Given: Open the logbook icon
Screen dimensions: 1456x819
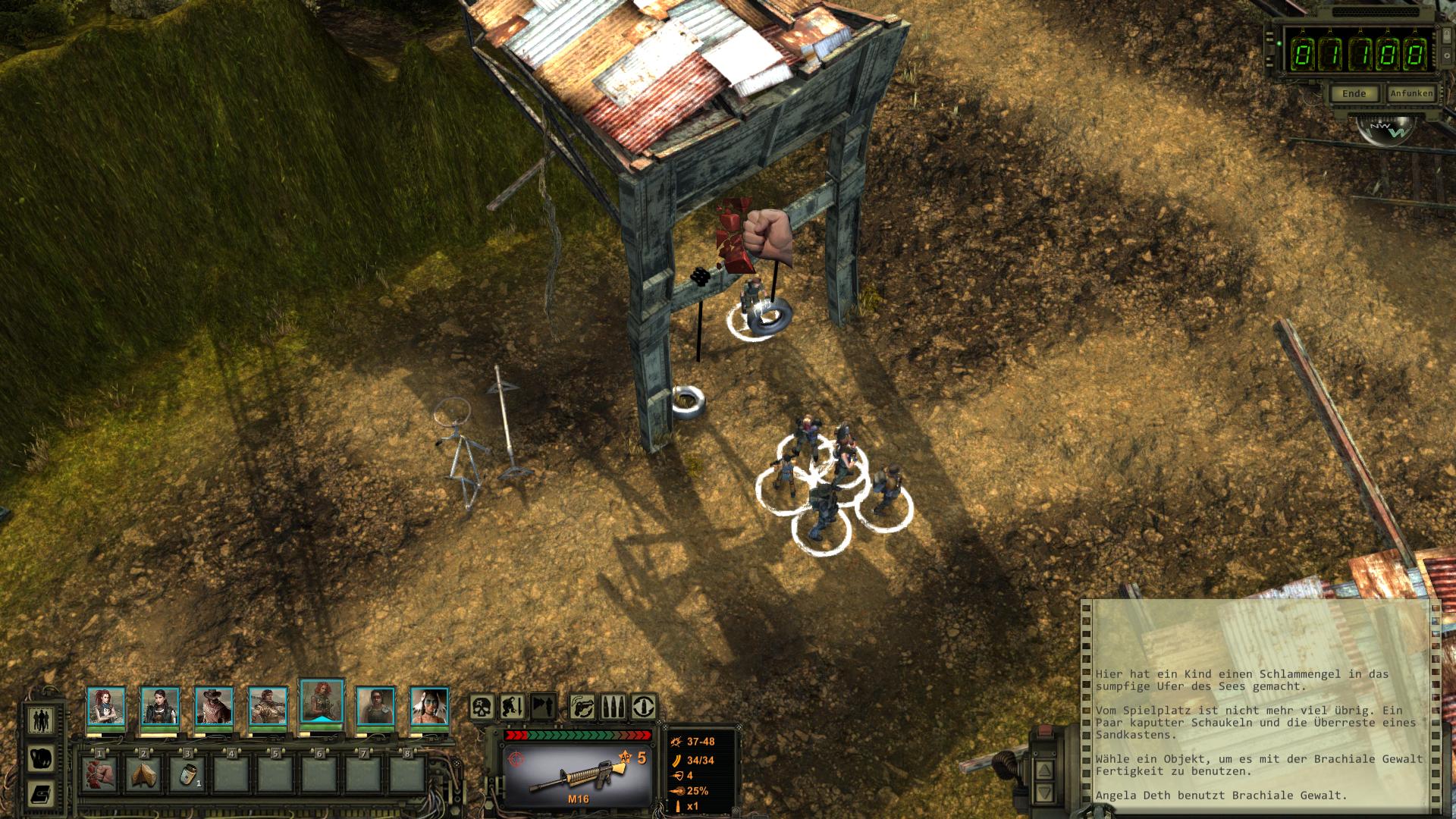Looking at the screenshot, I should (41, 794).
